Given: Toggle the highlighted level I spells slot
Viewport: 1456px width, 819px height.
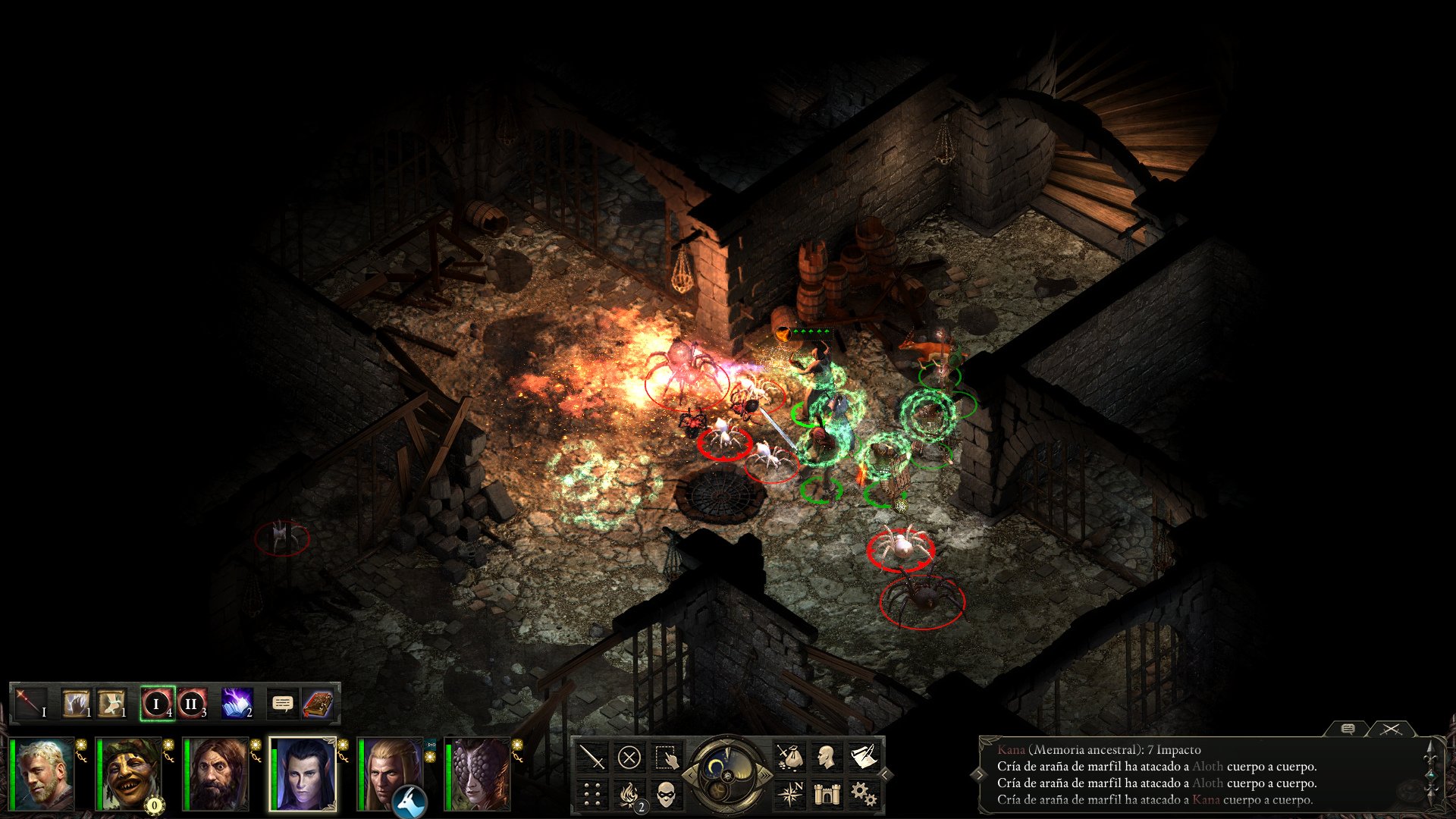Looking at the screenshot, I should 156,702.
